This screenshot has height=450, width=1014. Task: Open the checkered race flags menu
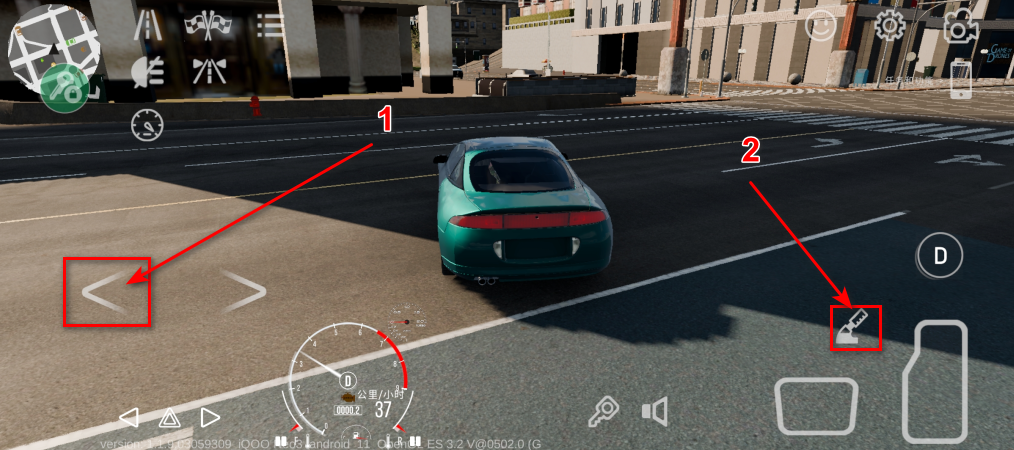207,25
